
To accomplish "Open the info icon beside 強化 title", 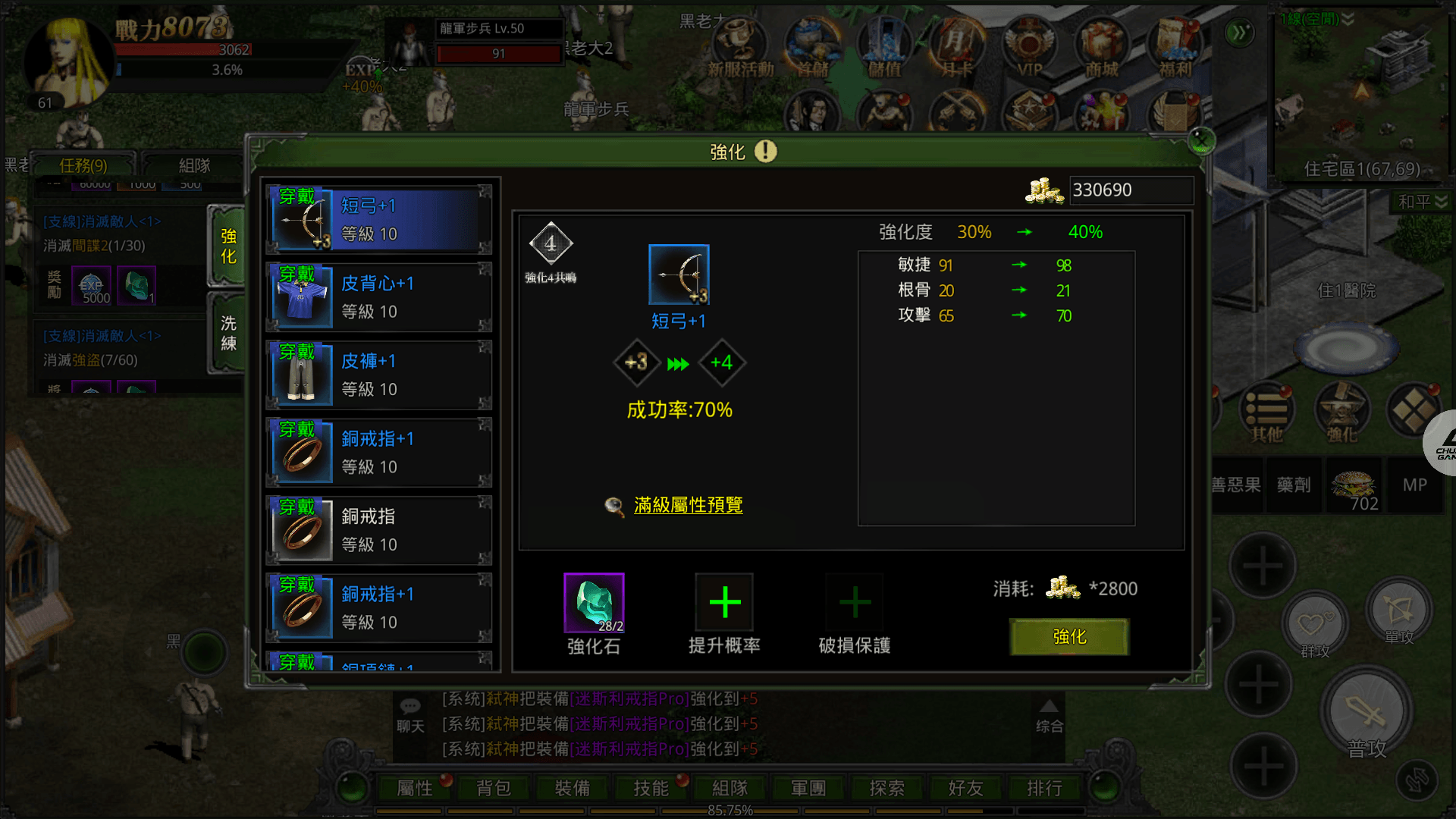I will (766, 151).
